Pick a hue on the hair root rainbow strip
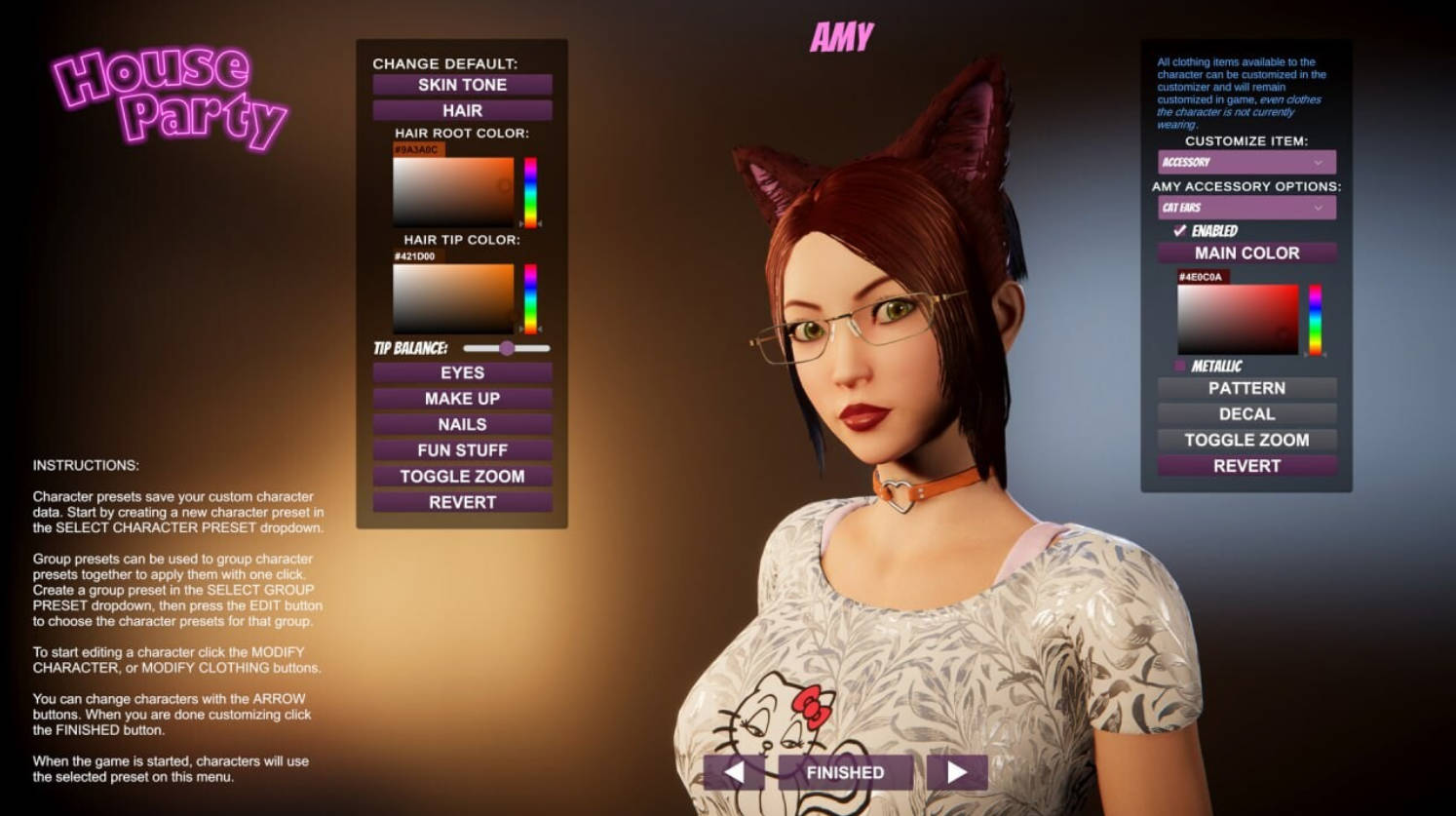1456x816 pixels. (529, 190)
